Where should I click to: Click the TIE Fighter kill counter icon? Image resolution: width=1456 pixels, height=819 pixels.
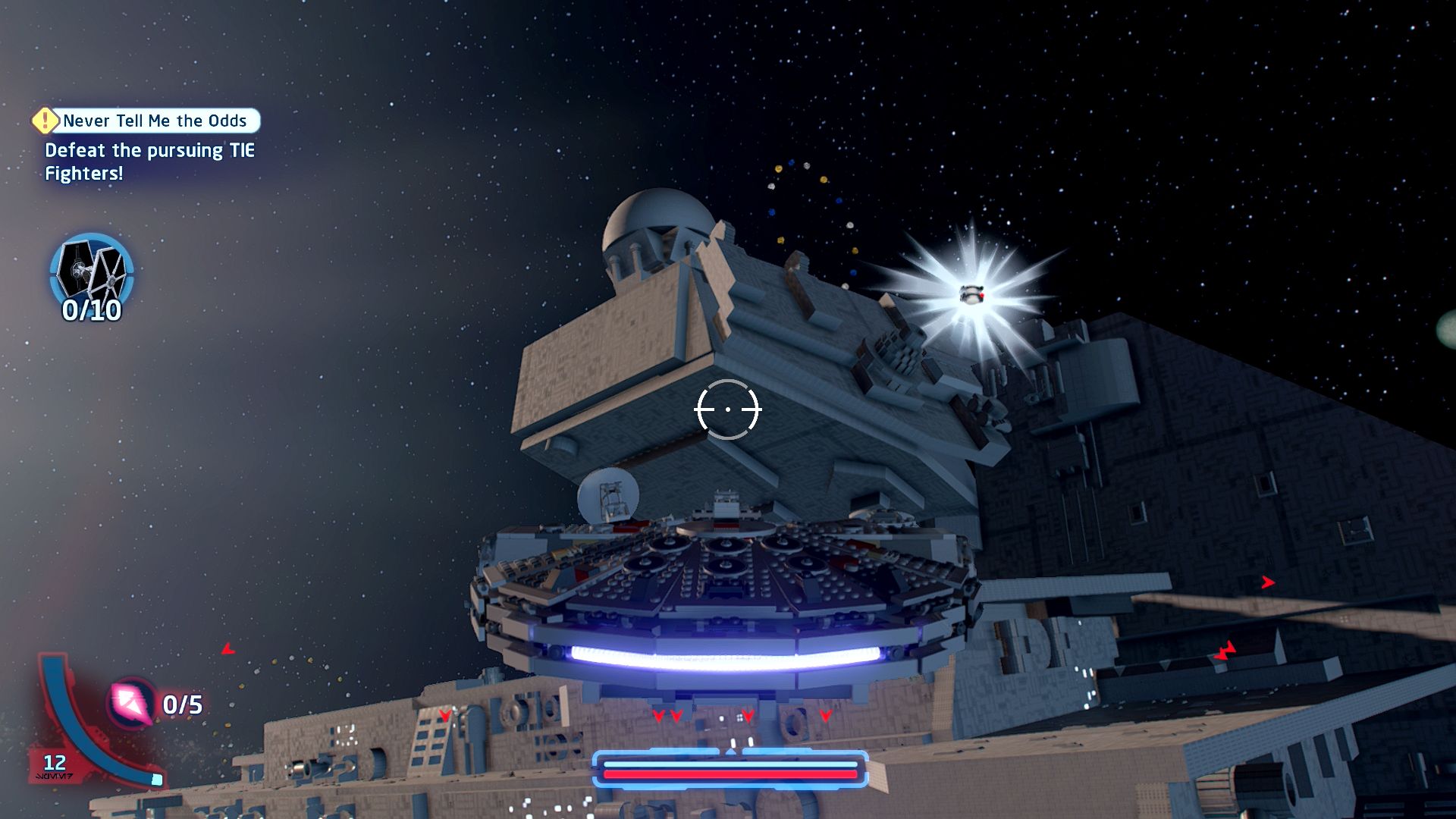92,271
